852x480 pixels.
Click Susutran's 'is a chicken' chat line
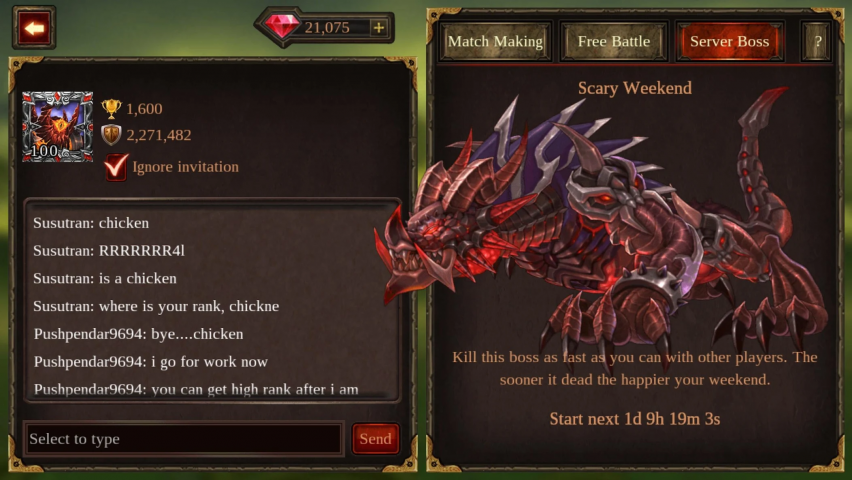(x=105, y=278)
